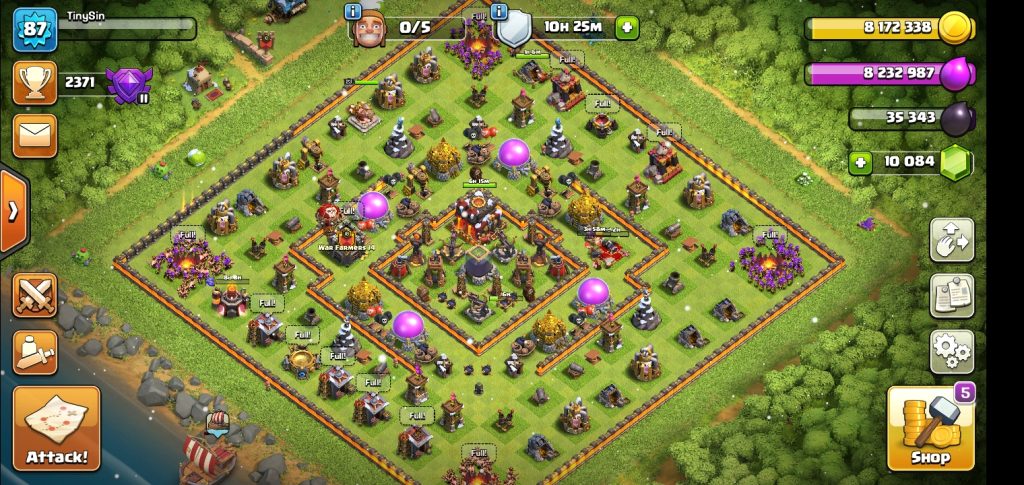Show shield info via the shield icon
The image size is (1024, 485).
pos(514,28)
